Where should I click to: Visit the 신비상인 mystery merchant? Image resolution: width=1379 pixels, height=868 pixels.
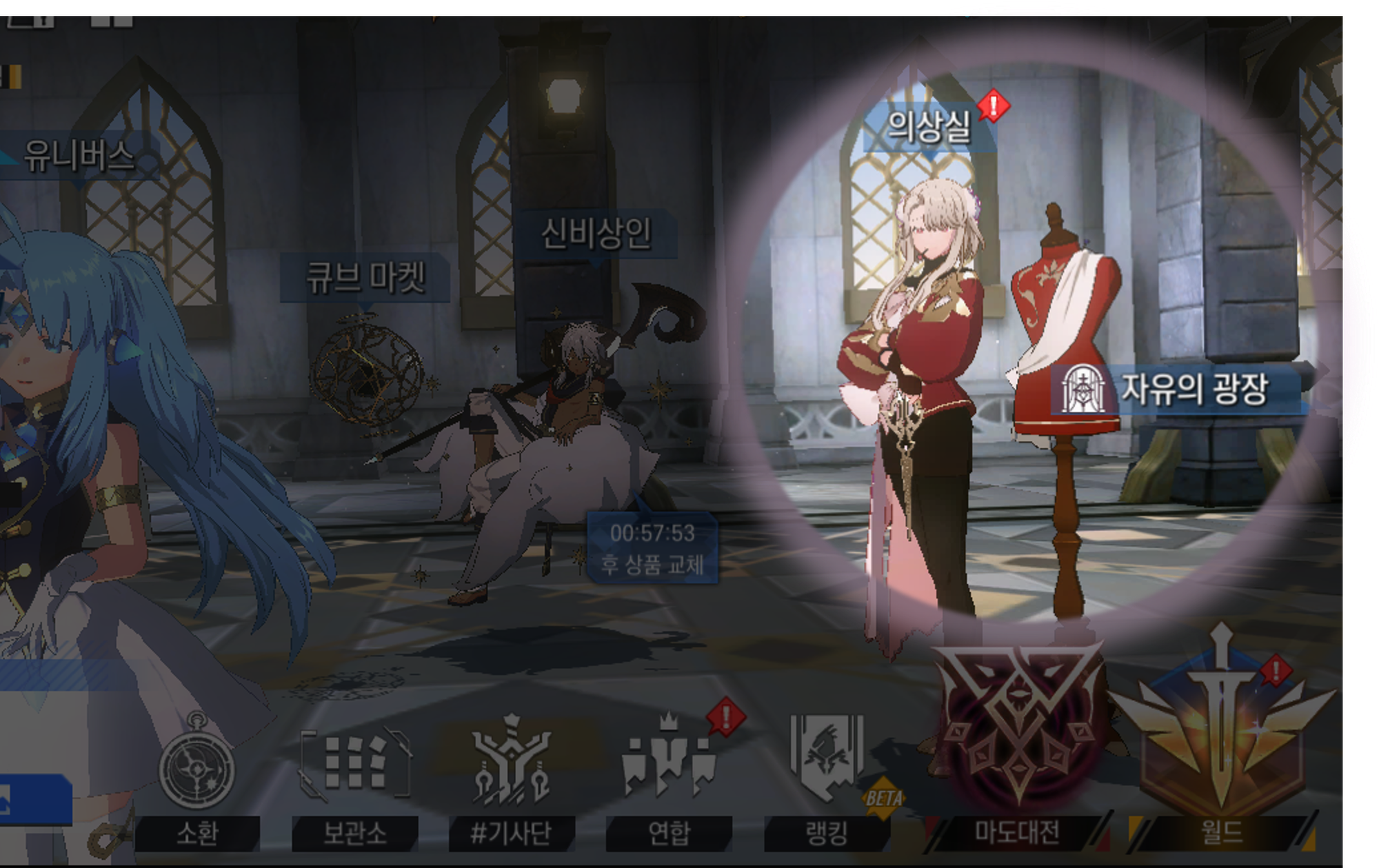coord(596,234)
